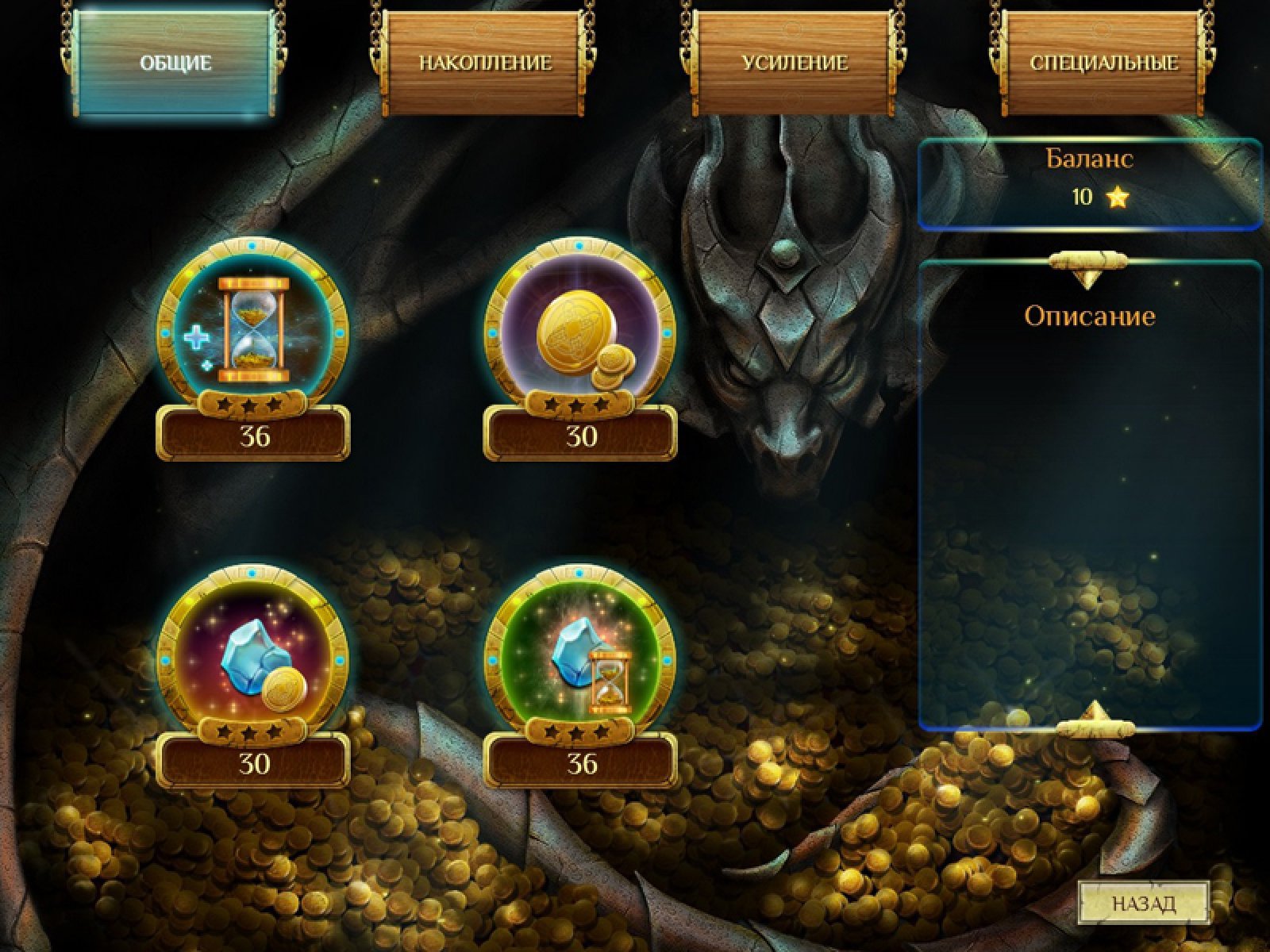Switch to the ОБЩИЕ tab
The height and width of the screenshot is (952, 1270).
175,63
